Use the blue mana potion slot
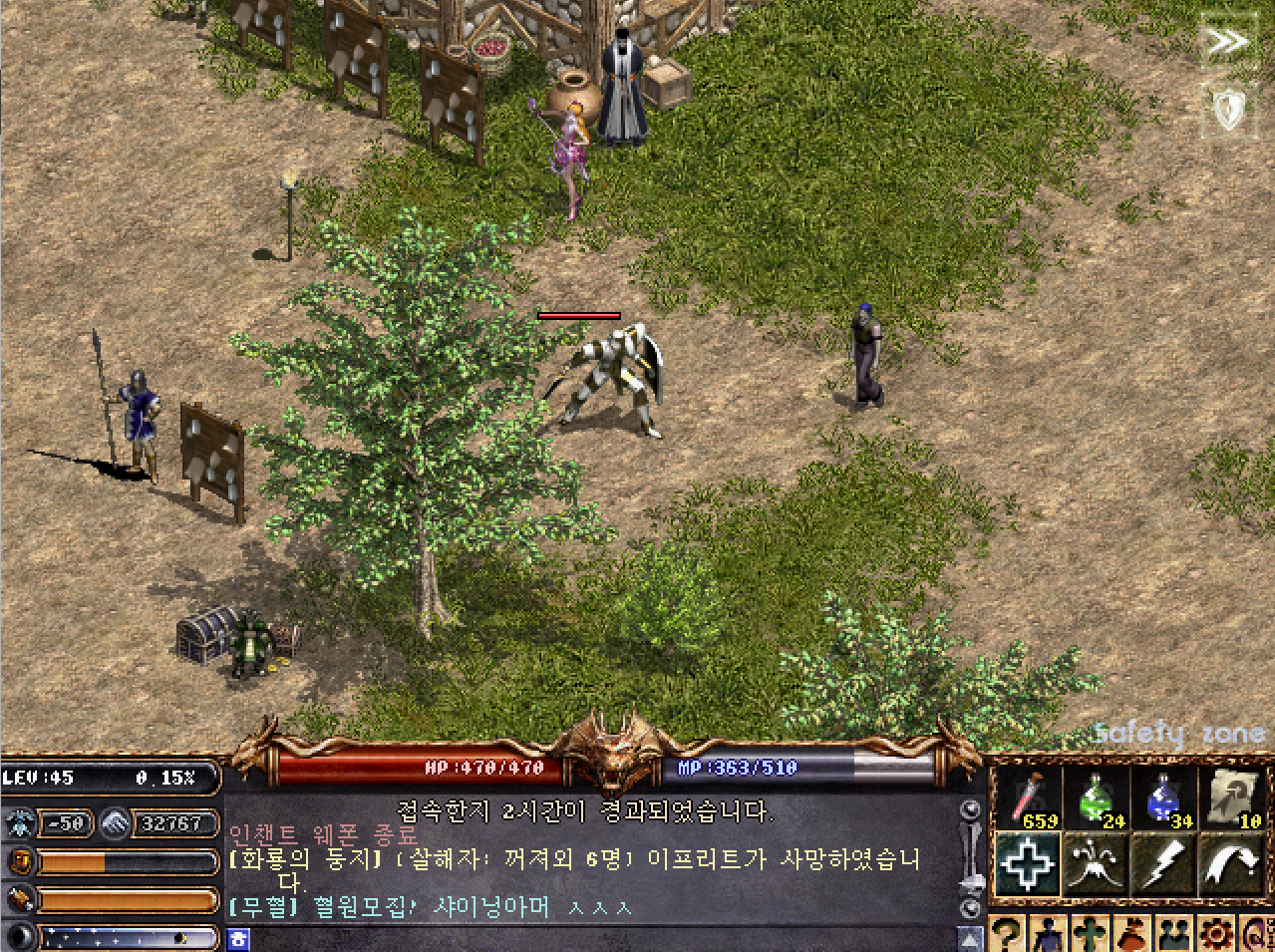Image resolution: width=1275 pixels, height=952 pixels. 1162,799
